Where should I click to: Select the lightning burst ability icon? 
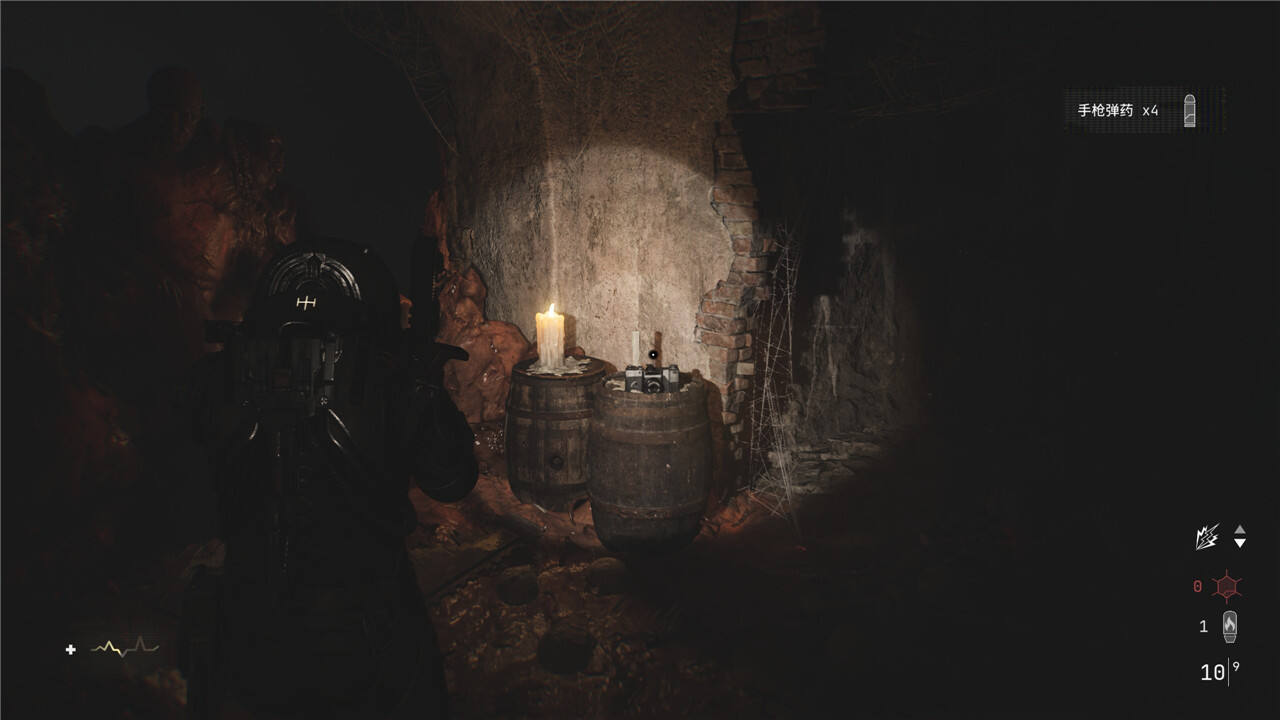pyautogui.click(x=1207, y=537)
